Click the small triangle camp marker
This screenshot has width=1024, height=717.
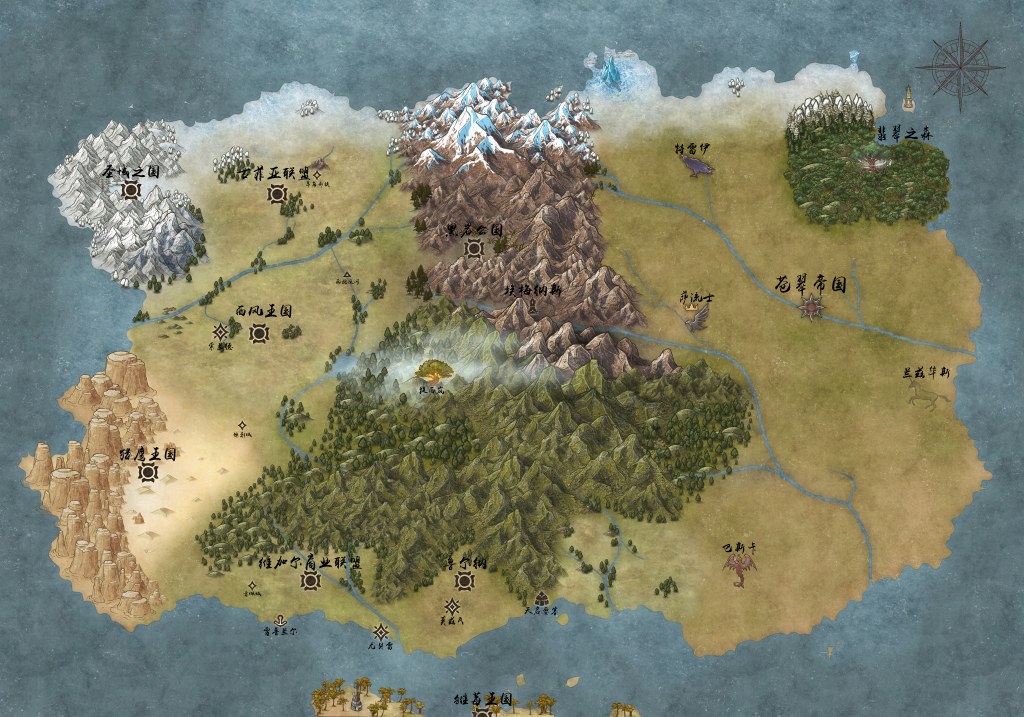tap(347, 273)
